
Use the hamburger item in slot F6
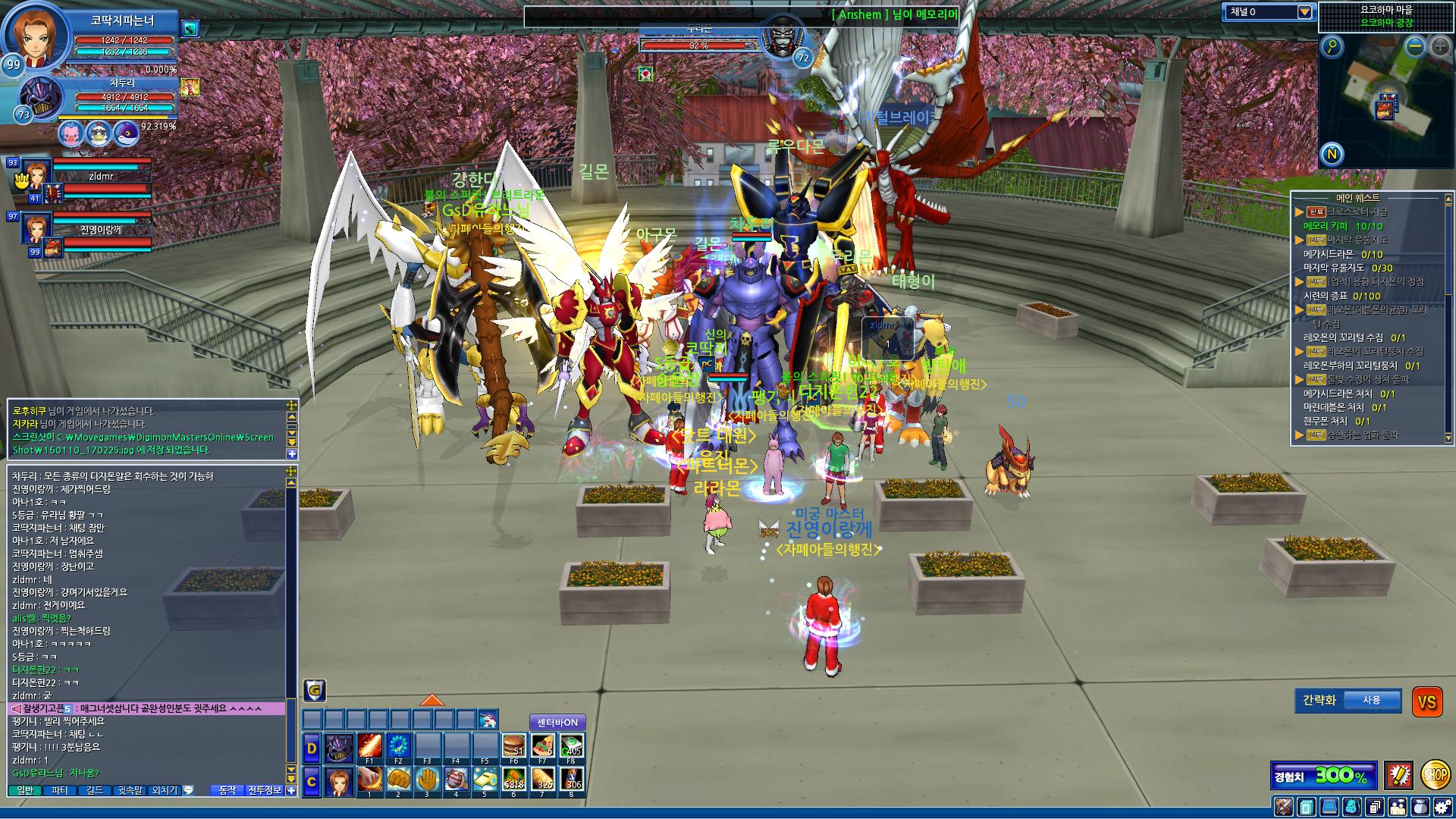[x=513, y=748]
